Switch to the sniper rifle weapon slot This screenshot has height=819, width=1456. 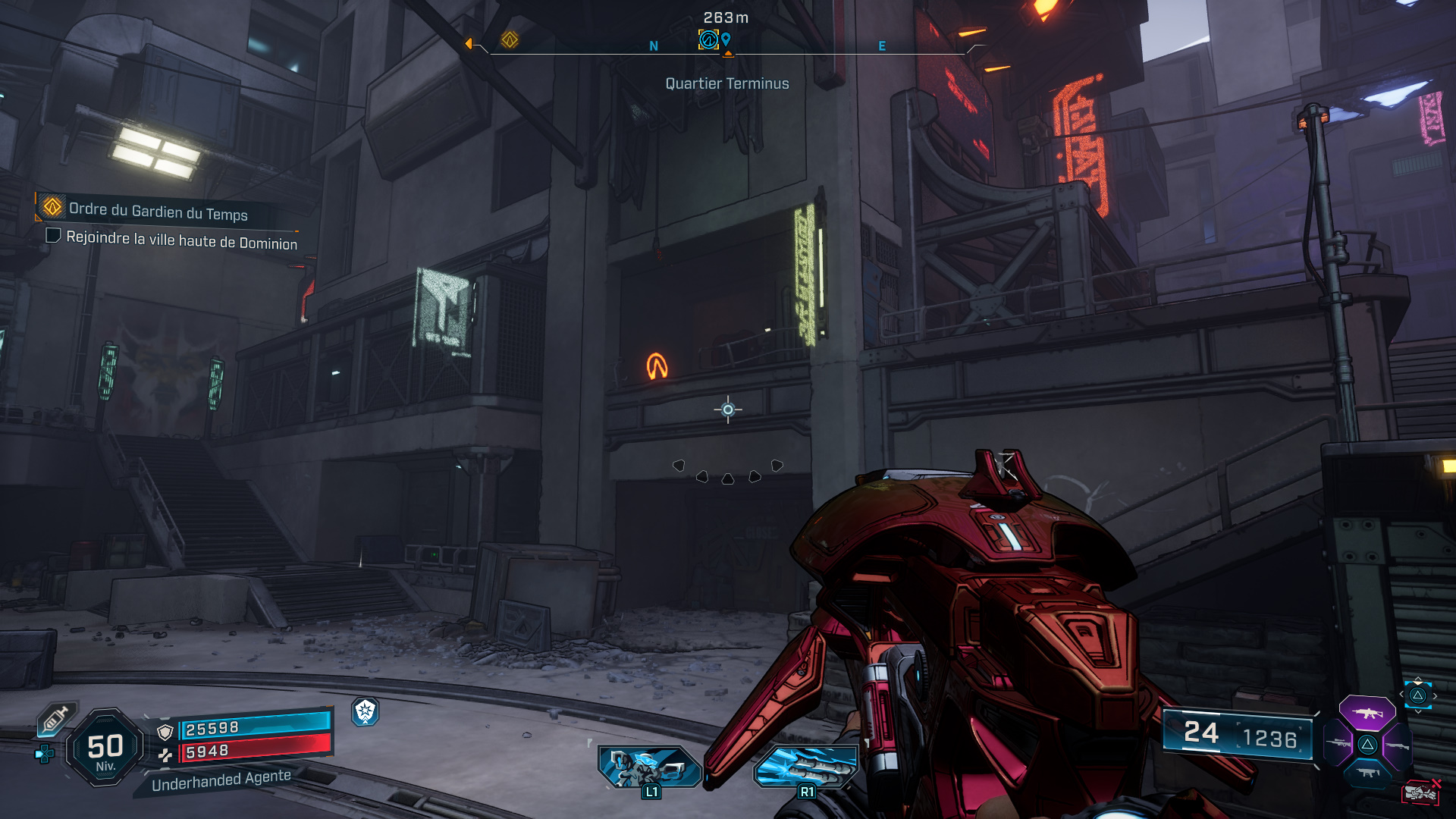[x=1337, y=744]
